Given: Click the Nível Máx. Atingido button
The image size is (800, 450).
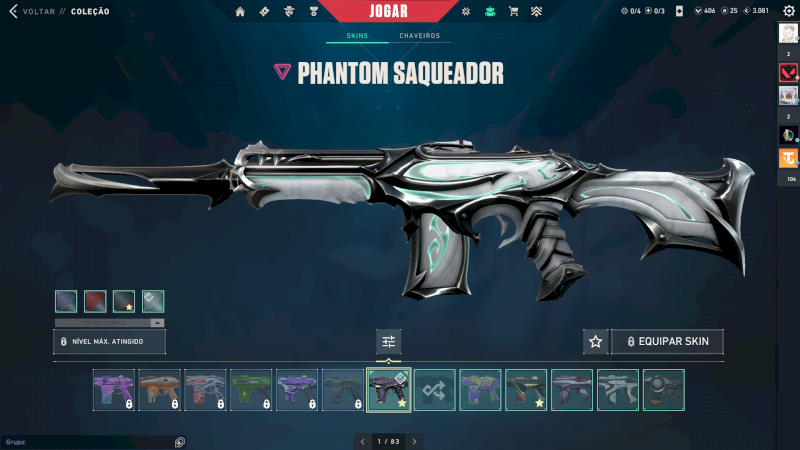Looking at the screenshot, I should pyautogui.click(x=109, y=342).
